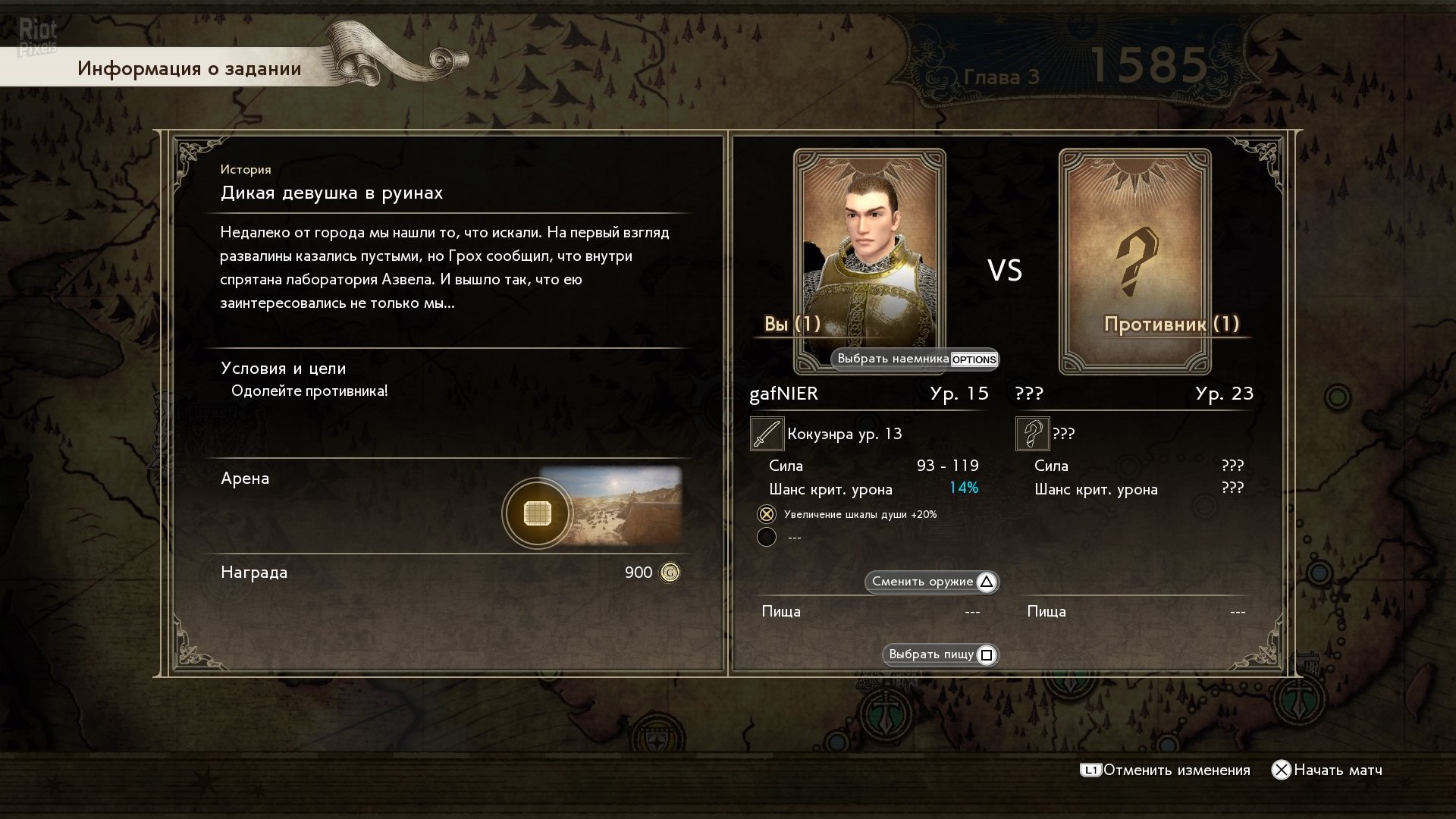Change weapon via Сменить оружие
This screenshot has width=1456, height=819.
pyautogui.click(x=932, y=582)
